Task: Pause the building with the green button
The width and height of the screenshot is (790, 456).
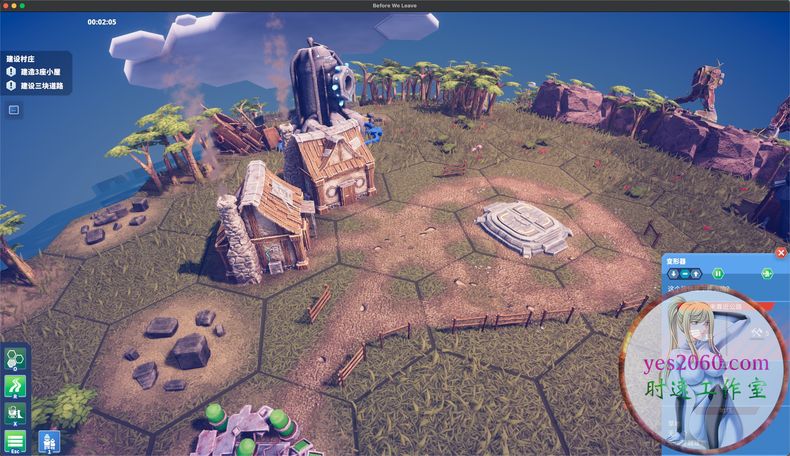Action: click(x=717, y=273)
